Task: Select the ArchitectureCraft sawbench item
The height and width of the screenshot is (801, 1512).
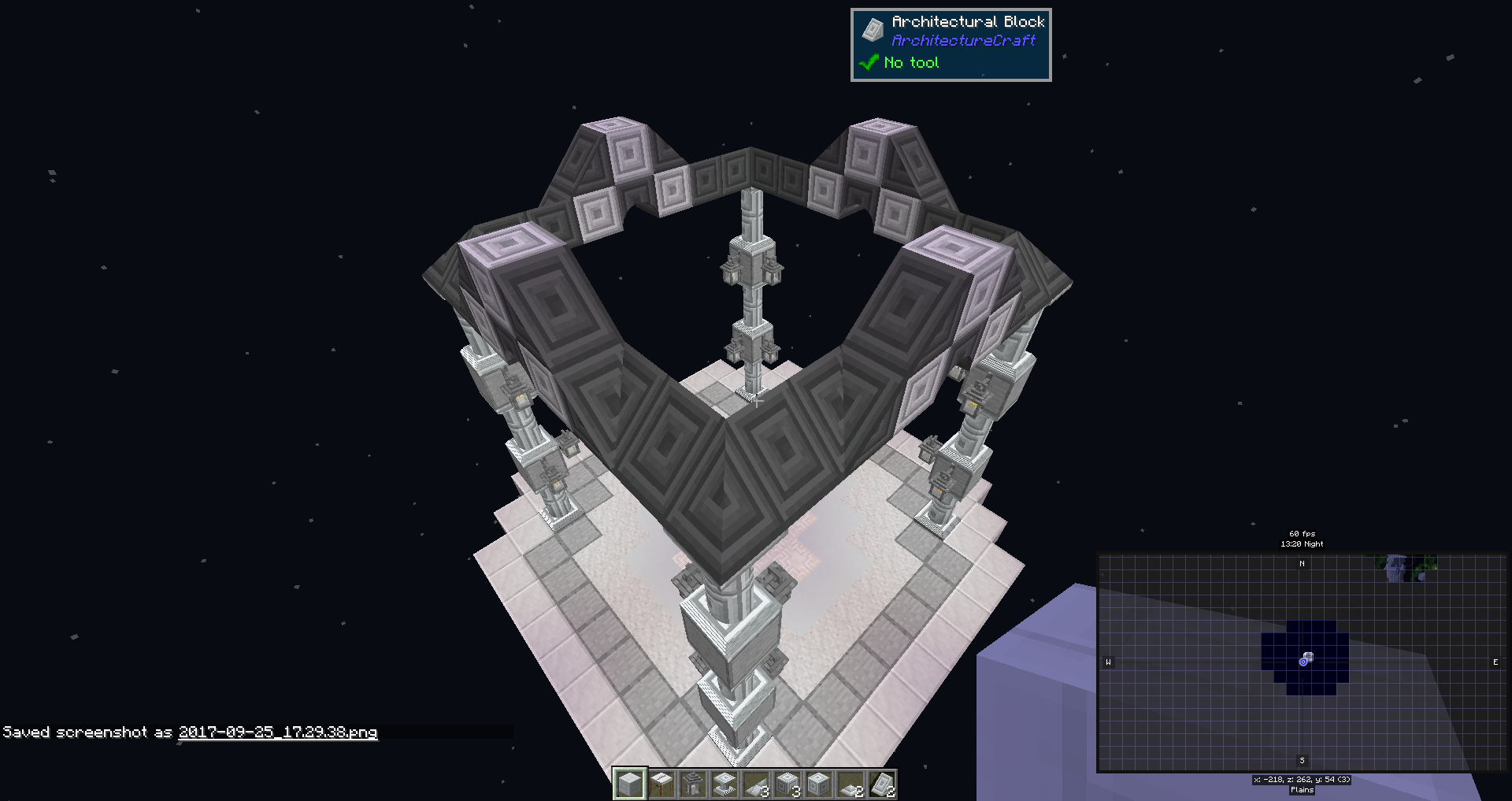Action: (662, 784)
